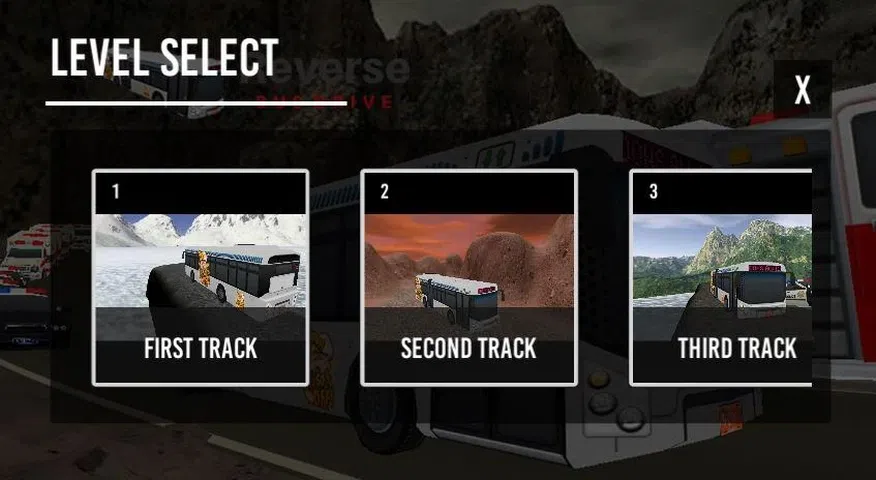
Task: Select the First Track level
Action: pyautogui.click(x=200, y=277)
